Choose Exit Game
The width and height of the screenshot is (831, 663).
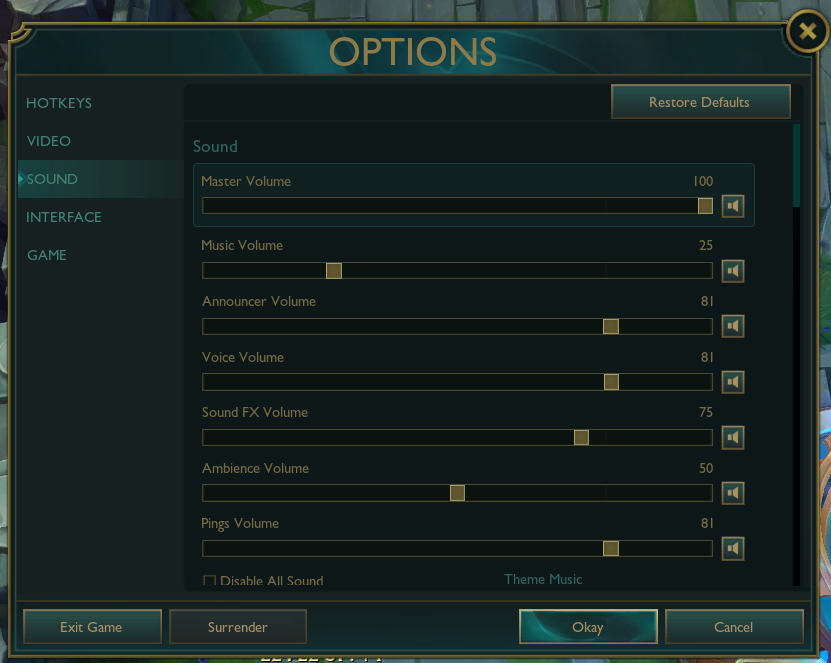[91, 627]
